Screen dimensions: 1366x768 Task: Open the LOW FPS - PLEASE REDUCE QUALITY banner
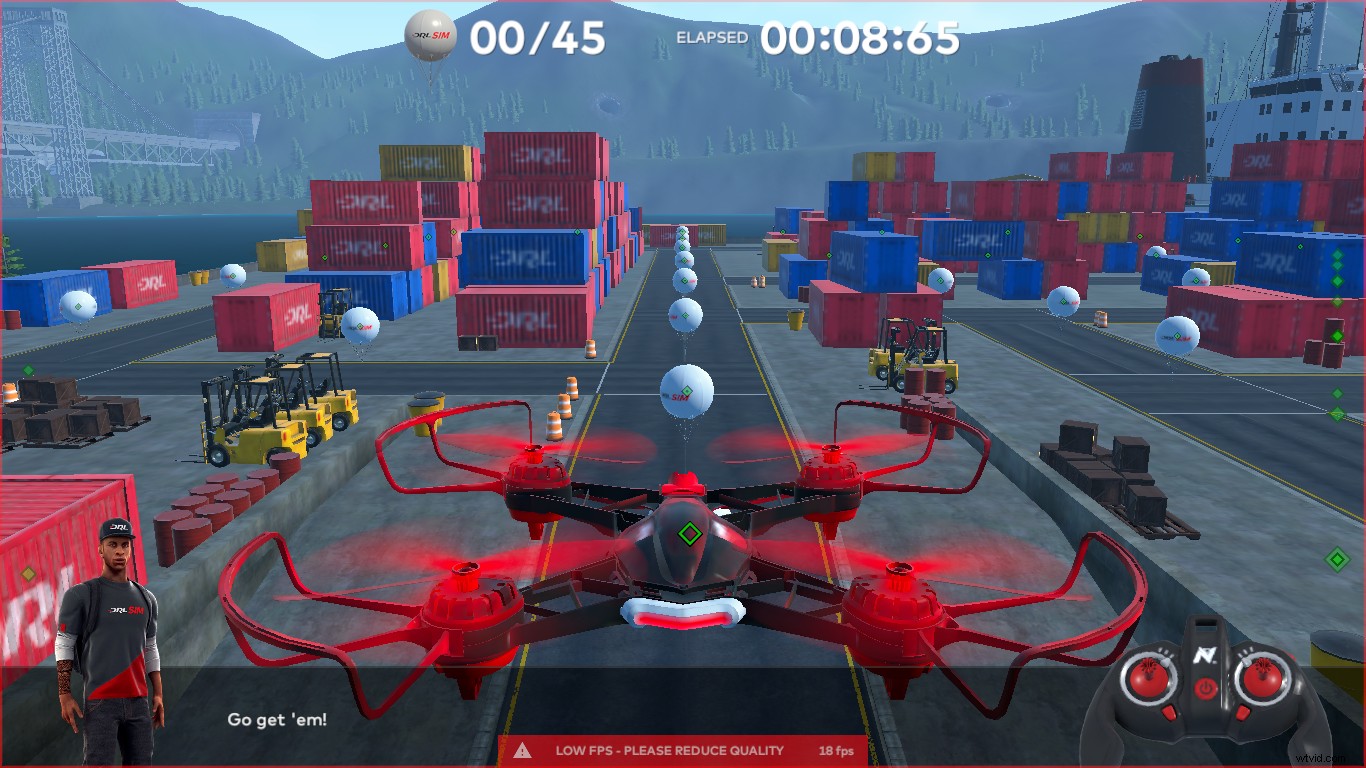(670, 750)
